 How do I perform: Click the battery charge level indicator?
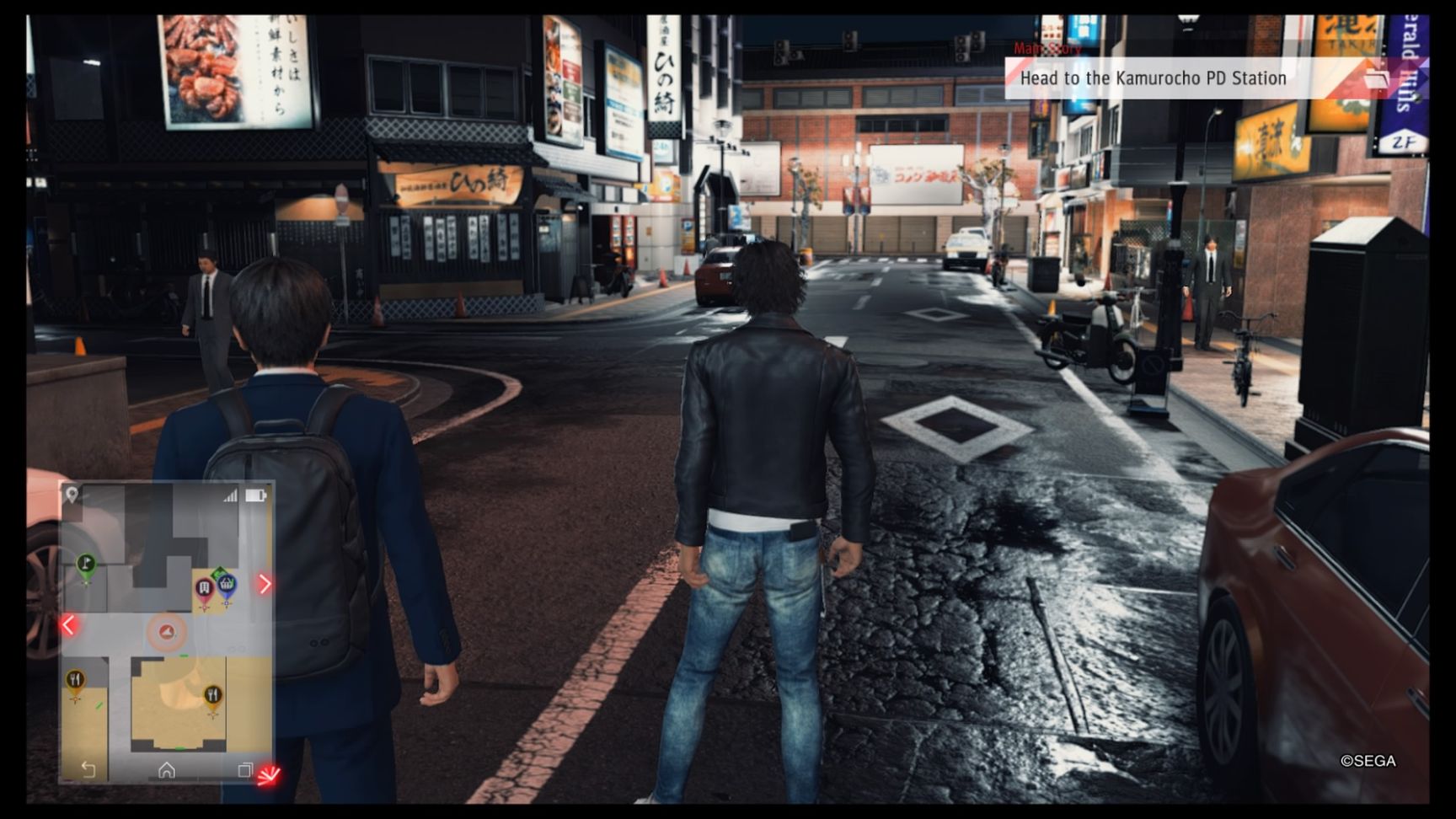tap(254, 495)
